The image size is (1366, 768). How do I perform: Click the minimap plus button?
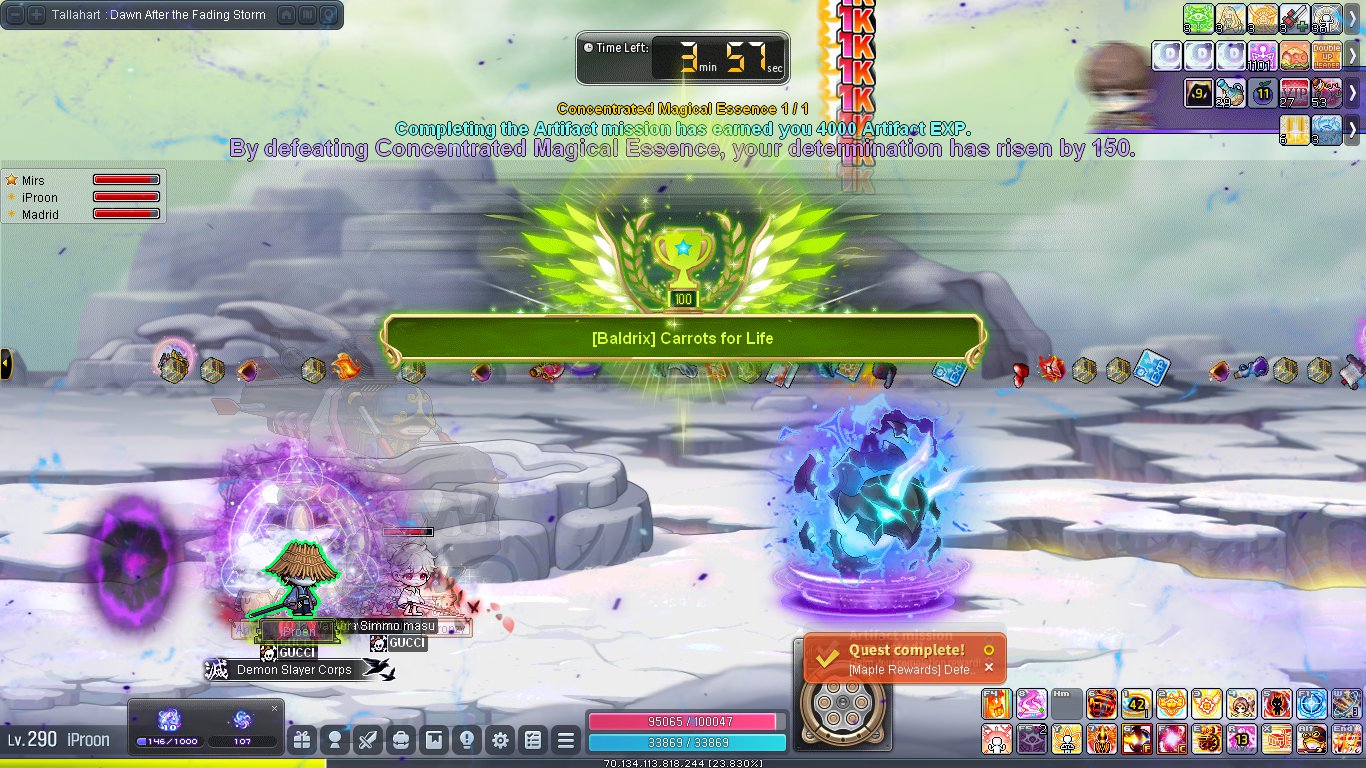pos(36,15)
